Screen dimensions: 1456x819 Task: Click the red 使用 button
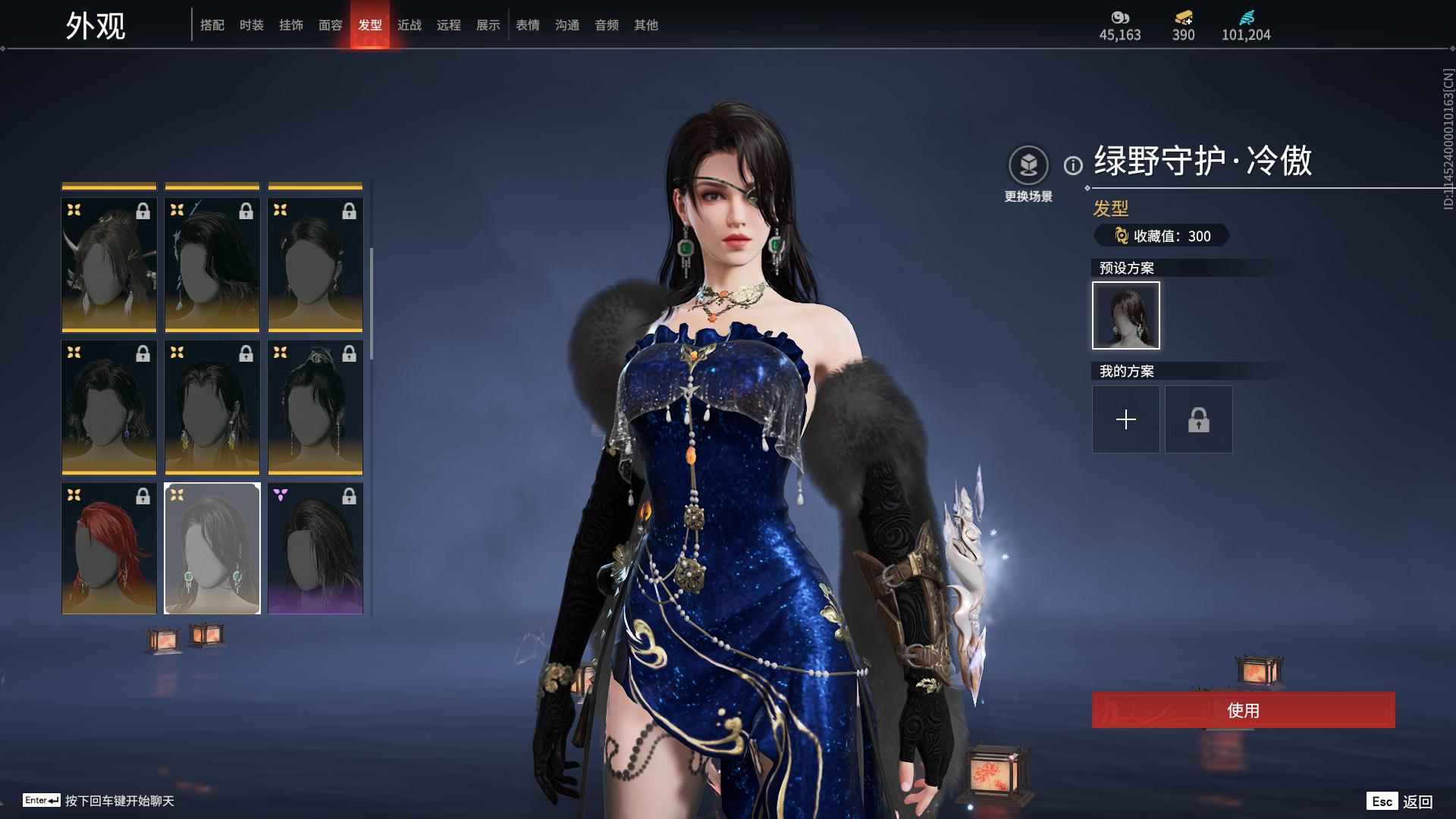pos(1243,710)
